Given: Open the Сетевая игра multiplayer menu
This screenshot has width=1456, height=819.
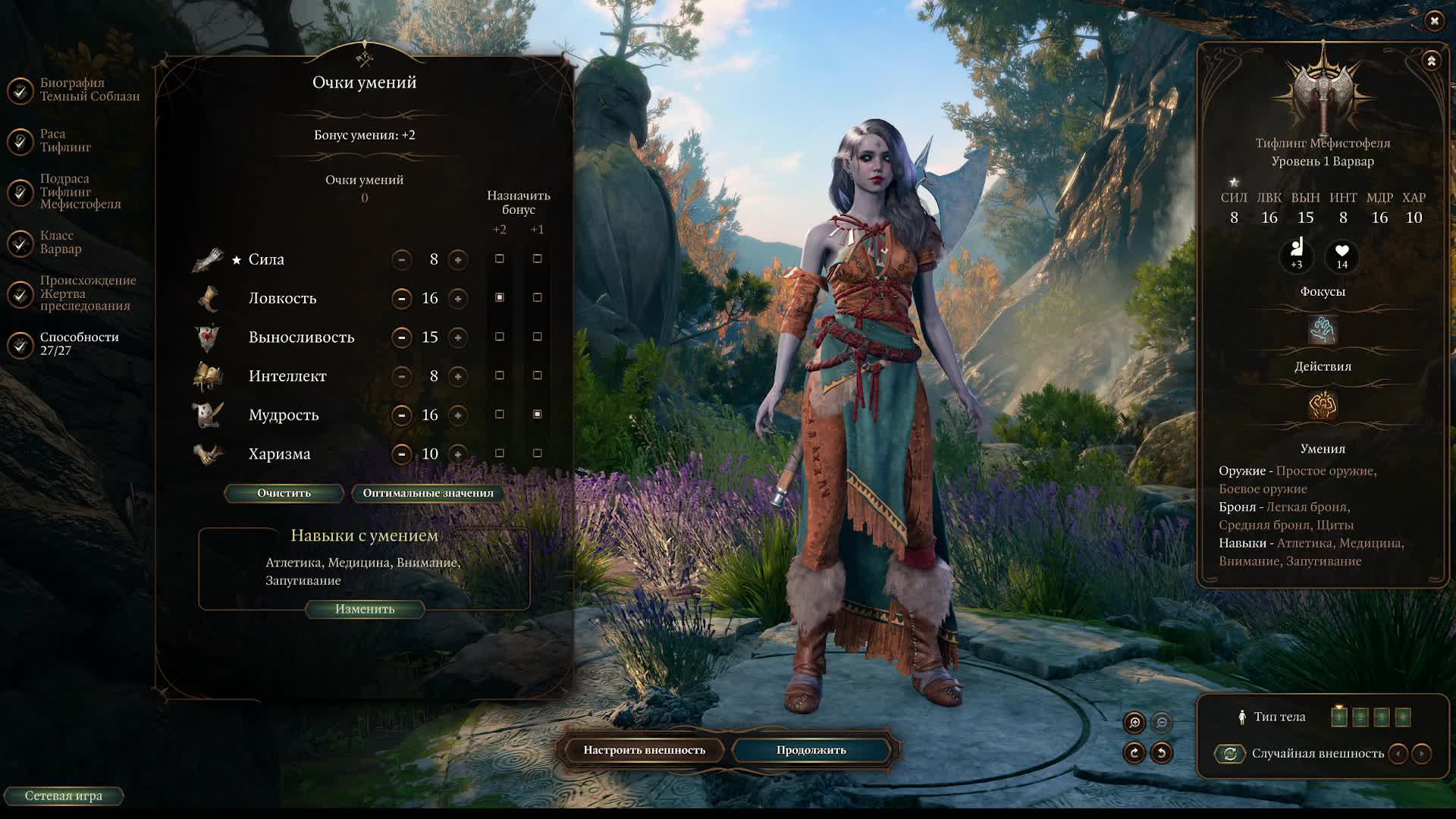Looking at the screenshot, I should tap(64, 795).
